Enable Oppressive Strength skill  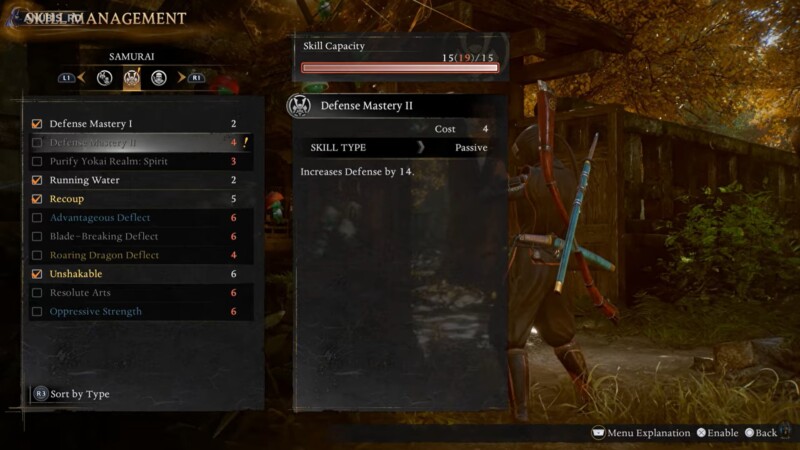coord(37,312)
